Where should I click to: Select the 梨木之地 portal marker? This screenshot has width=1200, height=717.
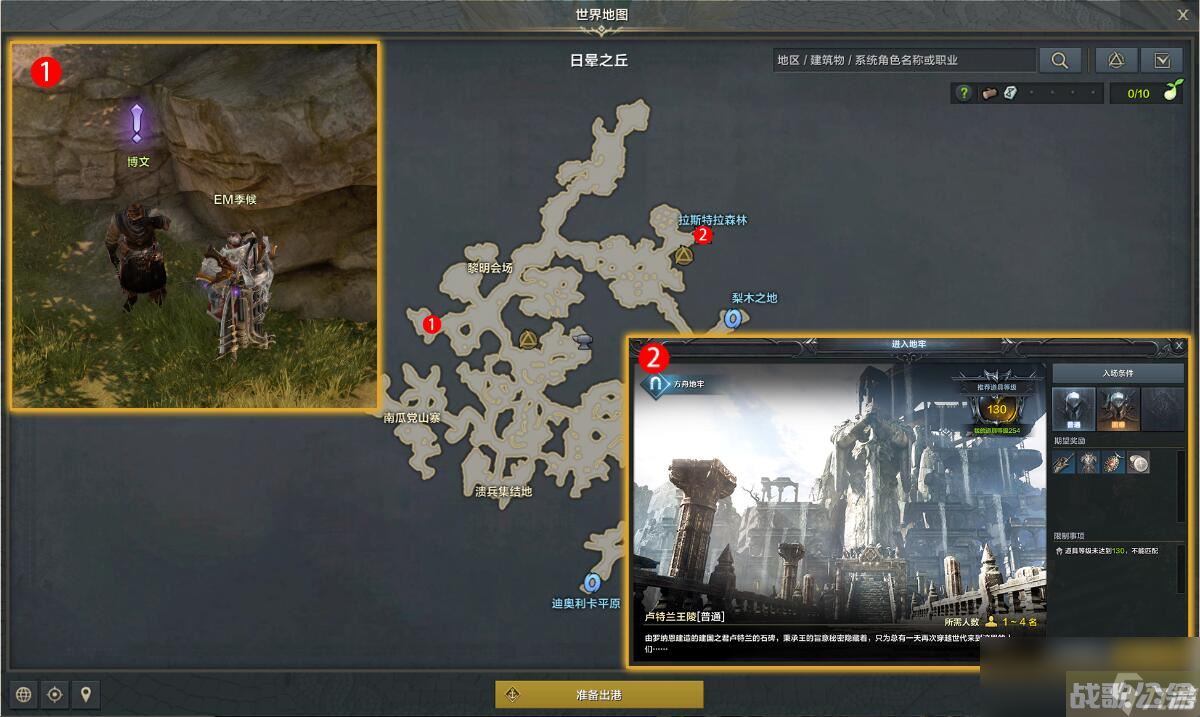pyautogui.click(x=733, y=319)
